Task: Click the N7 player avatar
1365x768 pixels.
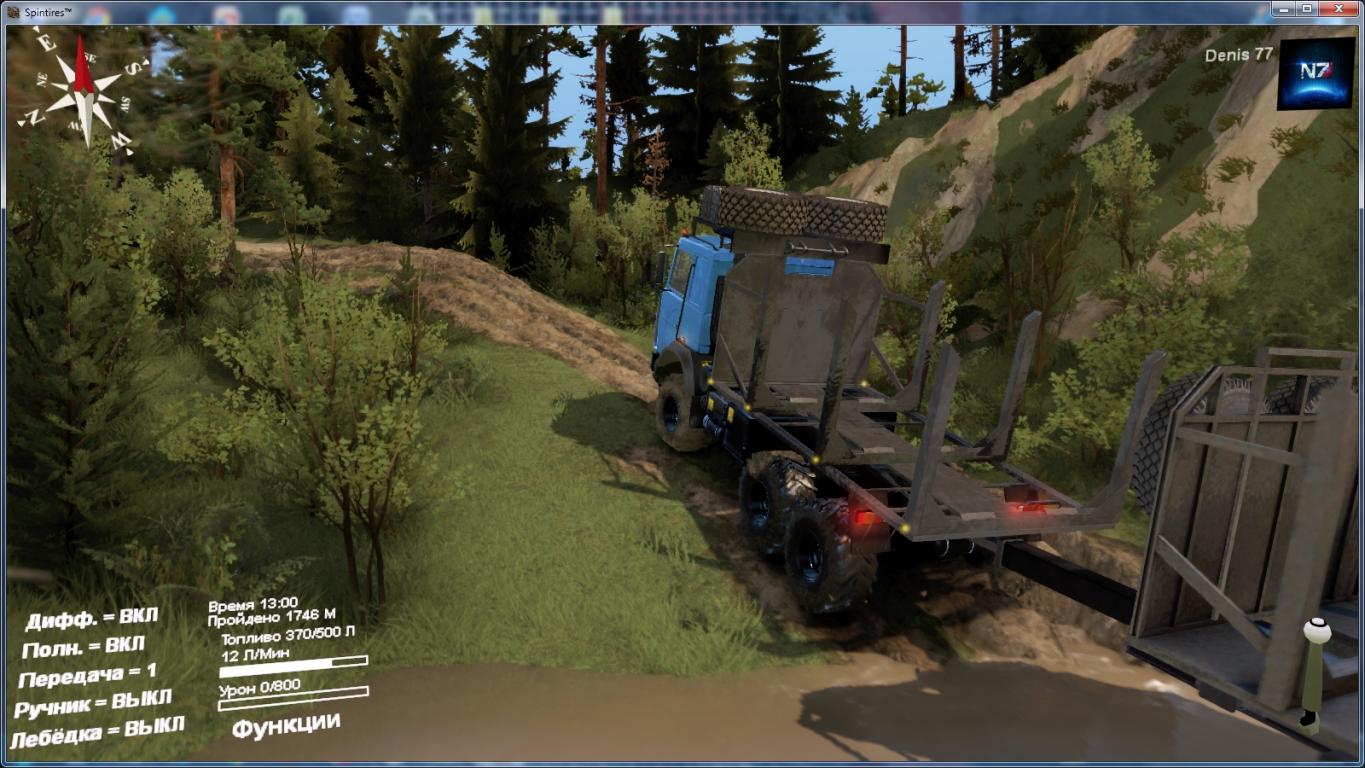Action: click(1315, 75)
